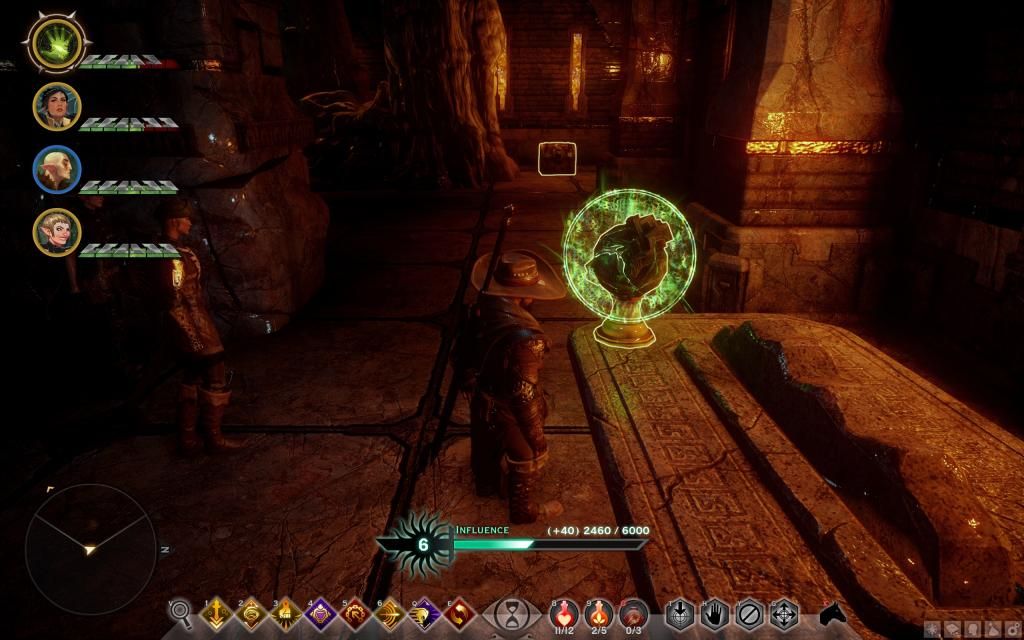Viewport: 1024px width, 640px height.
Task: Issue the open-hand hold position command
Action: pos(714,612)
